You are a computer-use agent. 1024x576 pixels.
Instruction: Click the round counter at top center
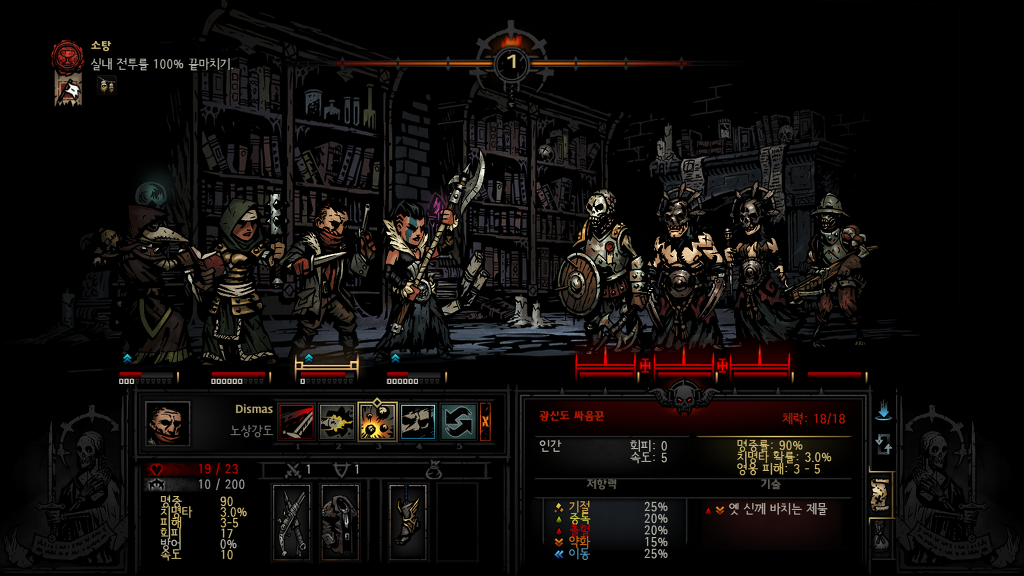click(x=512, y=62)
